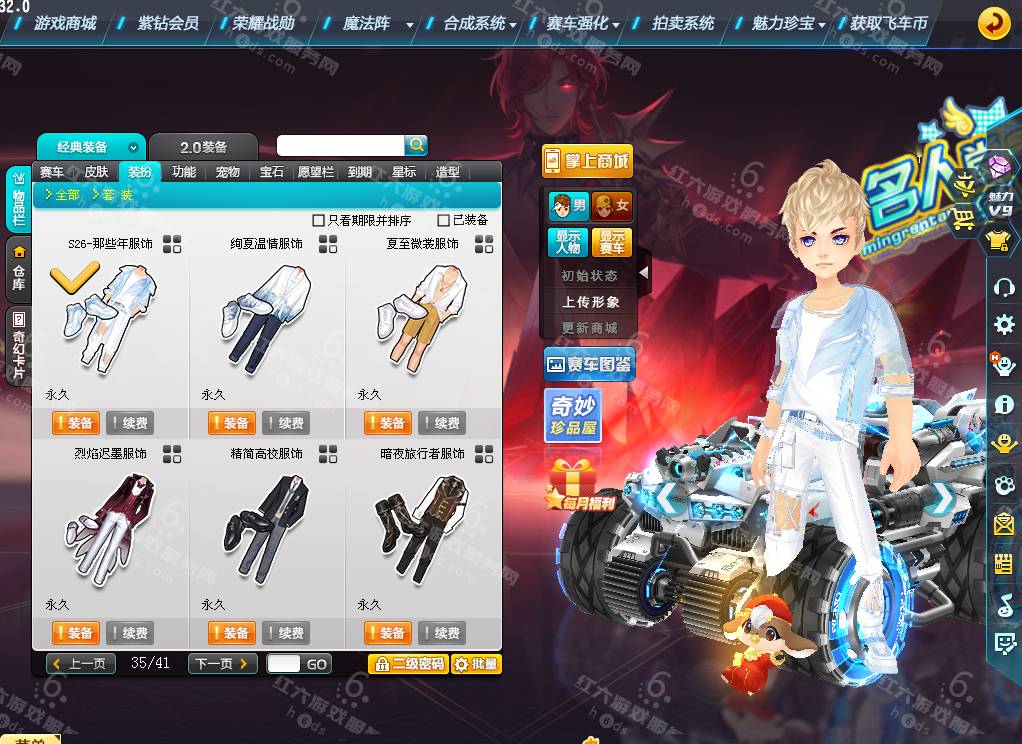Select the 宠物 category tab

click(228, 172)
